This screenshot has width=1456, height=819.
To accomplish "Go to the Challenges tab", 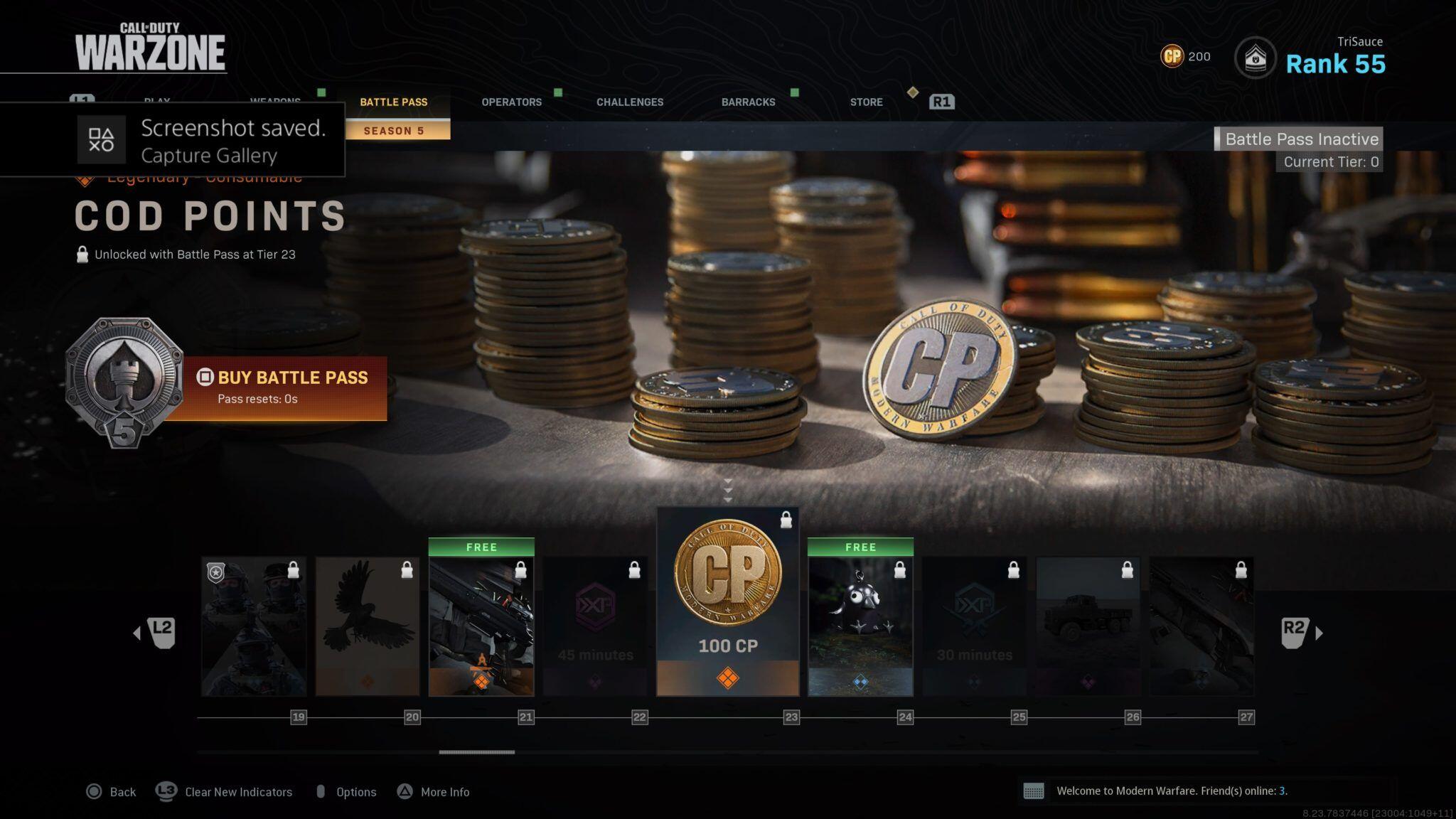I will (x=629, y=102).
